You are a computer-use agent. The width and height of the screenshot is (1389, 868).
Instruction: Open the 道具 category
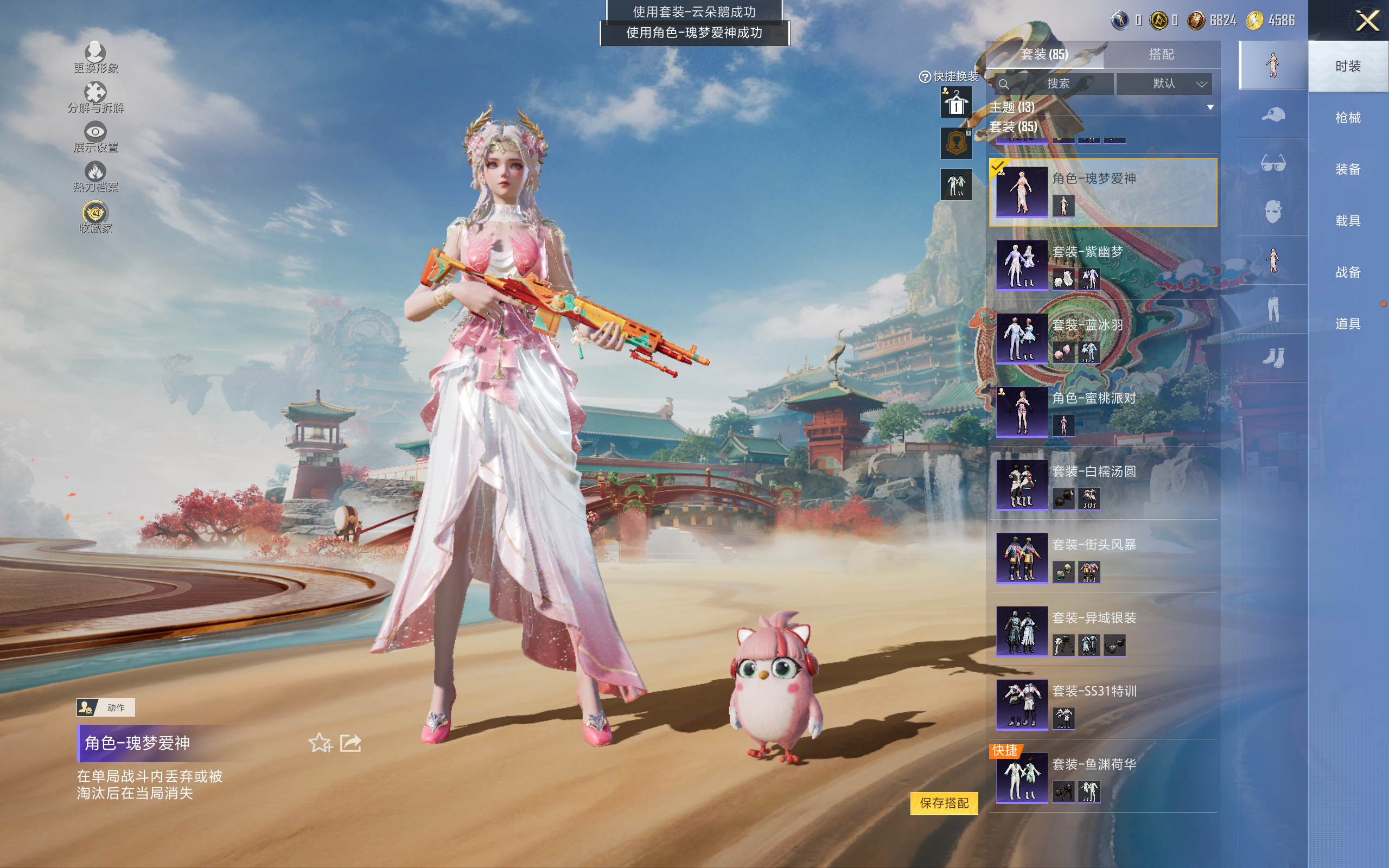pyautogui.click(x=1347, y=324)
